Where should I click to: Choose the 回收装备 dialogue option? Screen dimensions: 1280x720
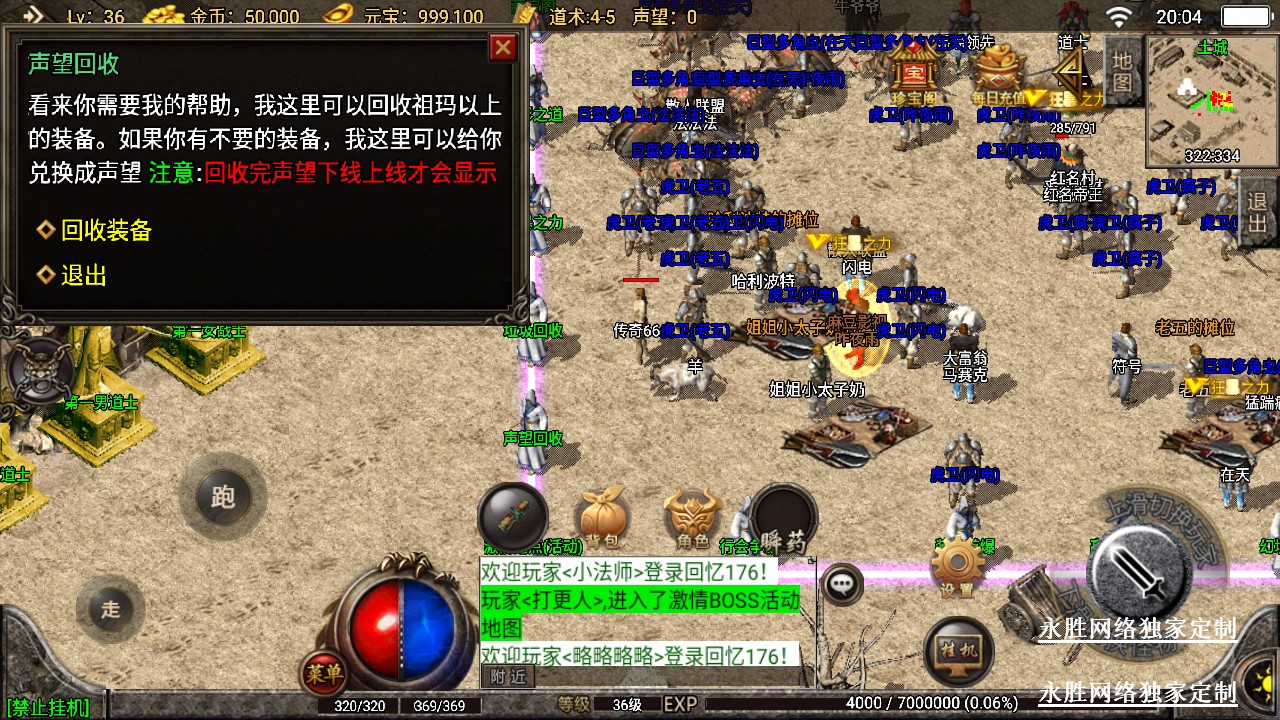[105, 231]
